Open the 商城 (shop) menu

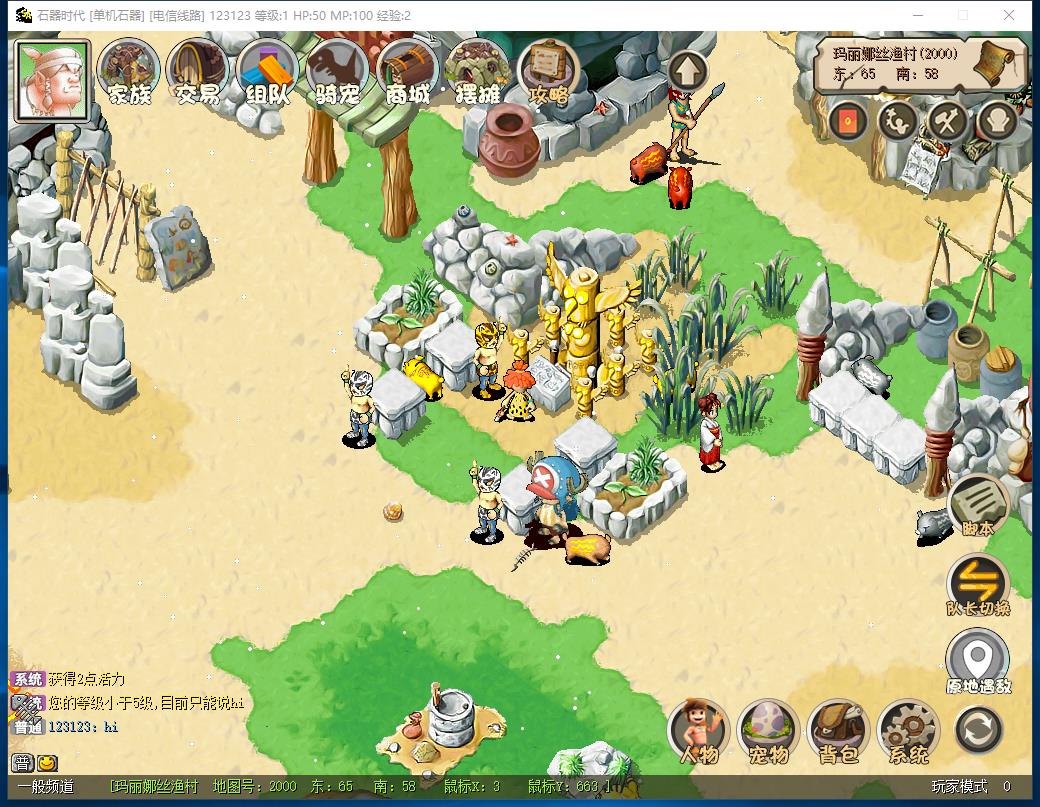tap(408, 72)
